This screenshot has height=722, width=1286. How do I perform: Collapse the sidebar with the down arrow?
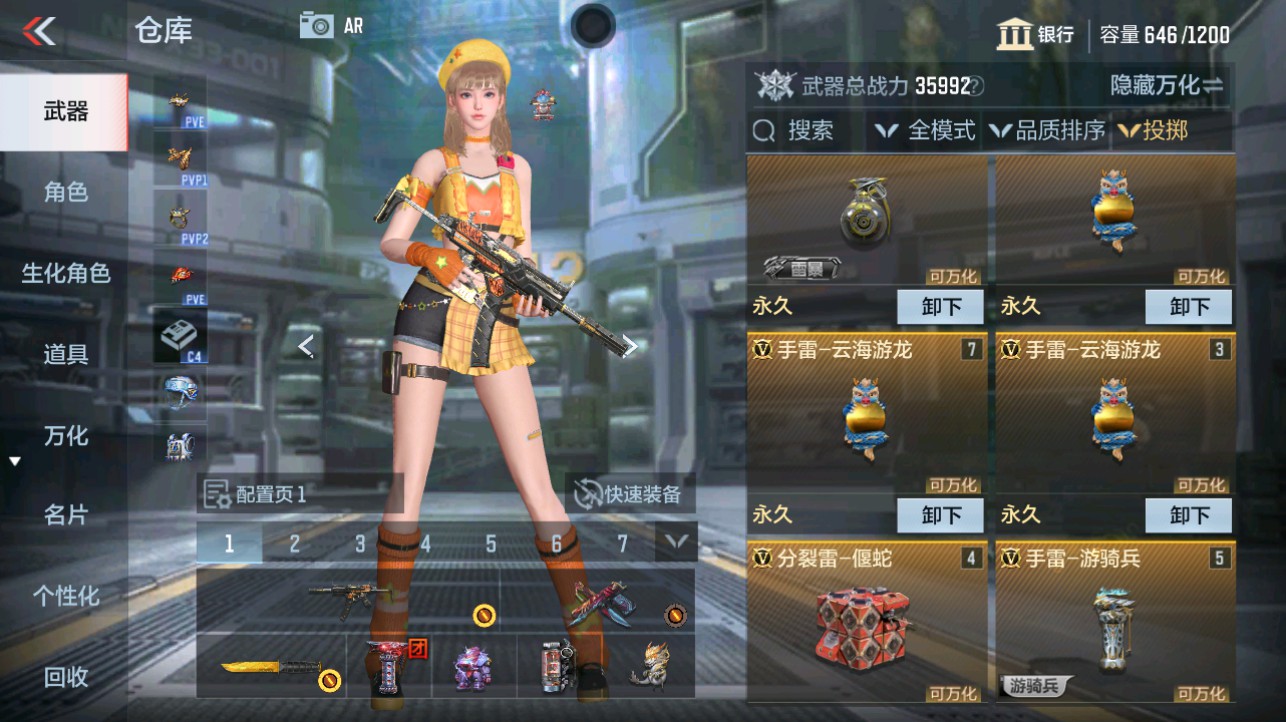14,460
